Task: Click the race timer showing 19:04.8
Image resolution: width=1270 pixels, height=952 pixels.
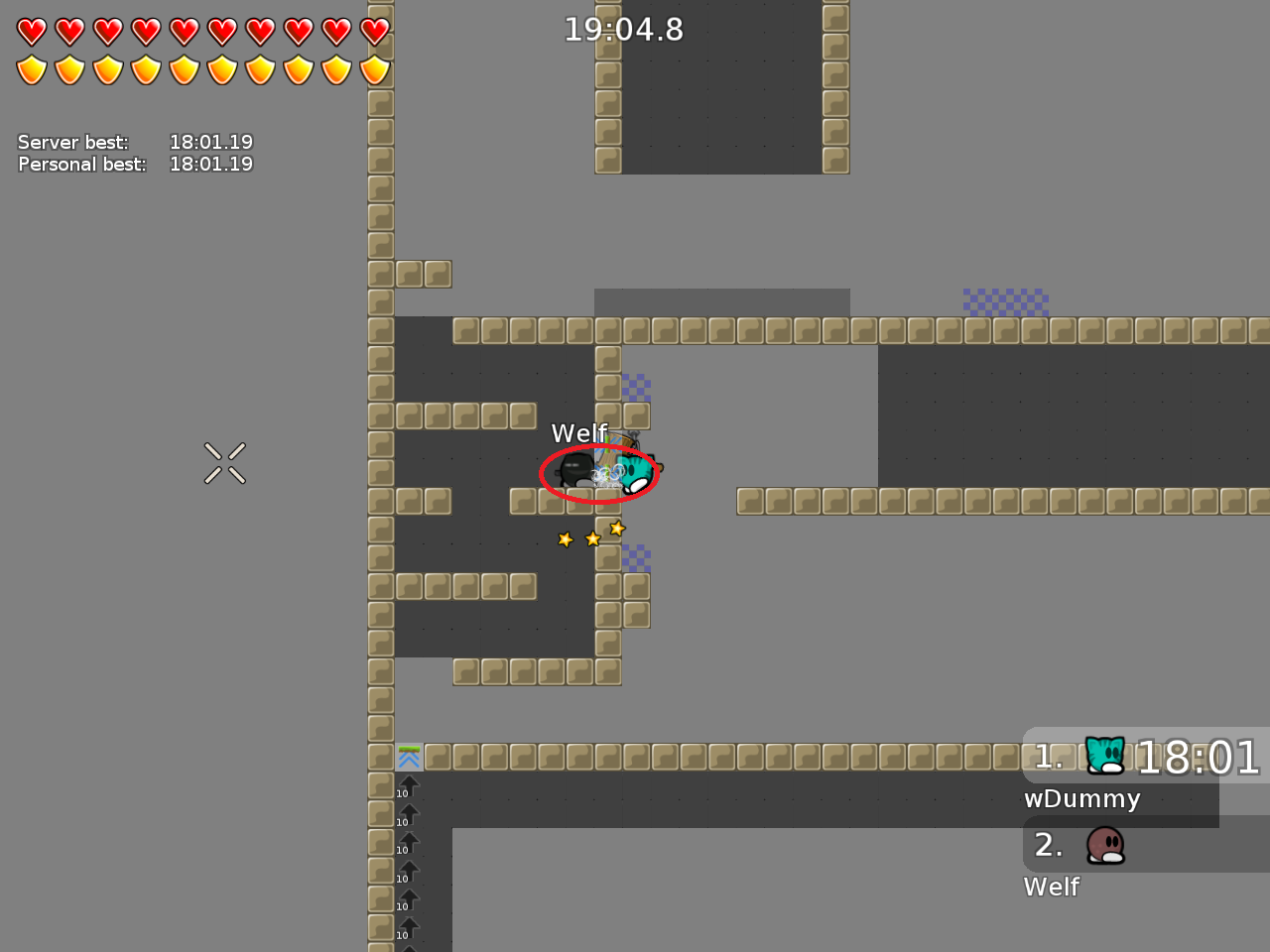Action: point(625,30)
